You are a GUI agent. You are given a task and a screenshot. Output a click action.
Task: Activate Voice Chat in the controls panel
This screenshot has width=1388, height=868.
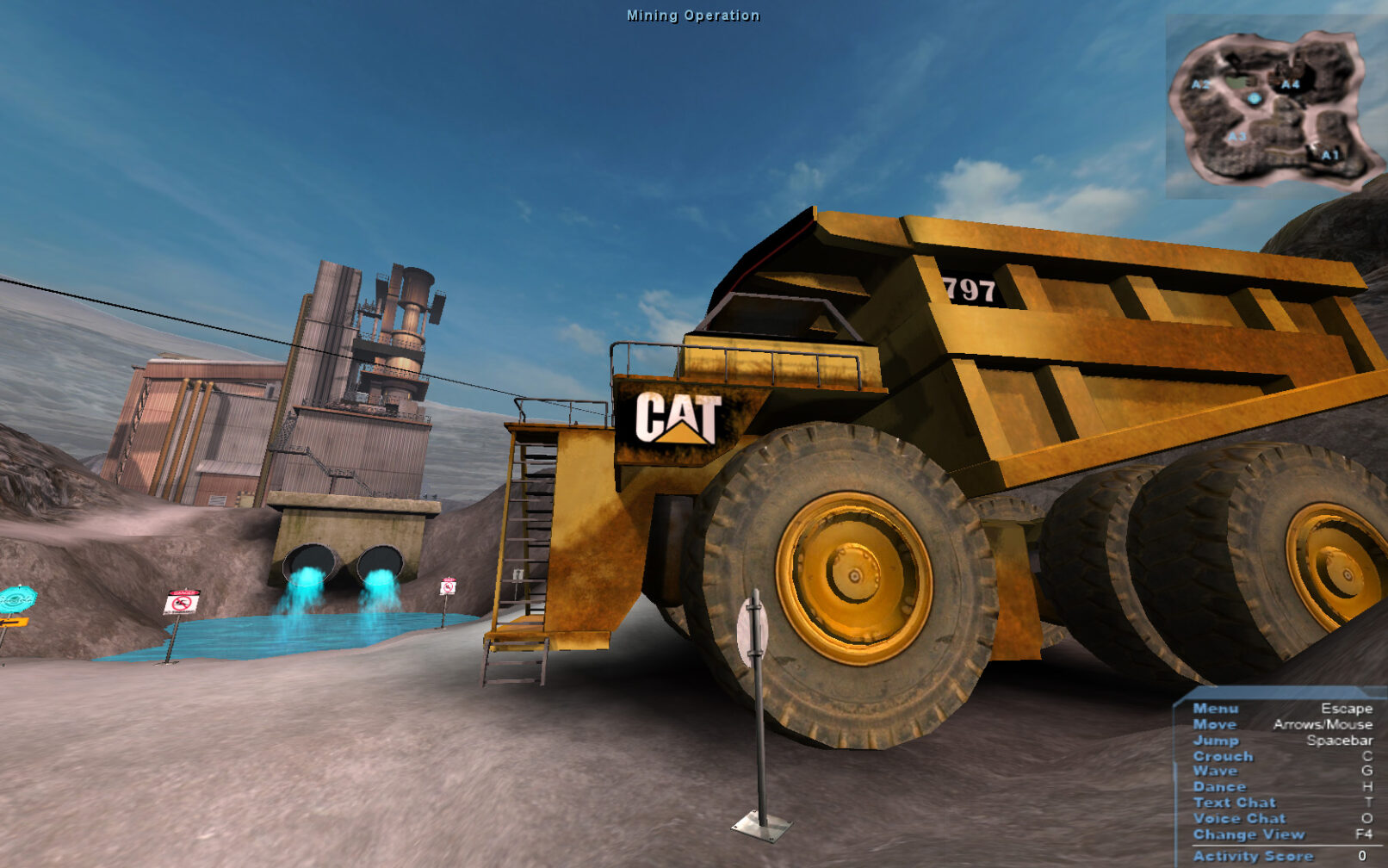(1239, 818)
